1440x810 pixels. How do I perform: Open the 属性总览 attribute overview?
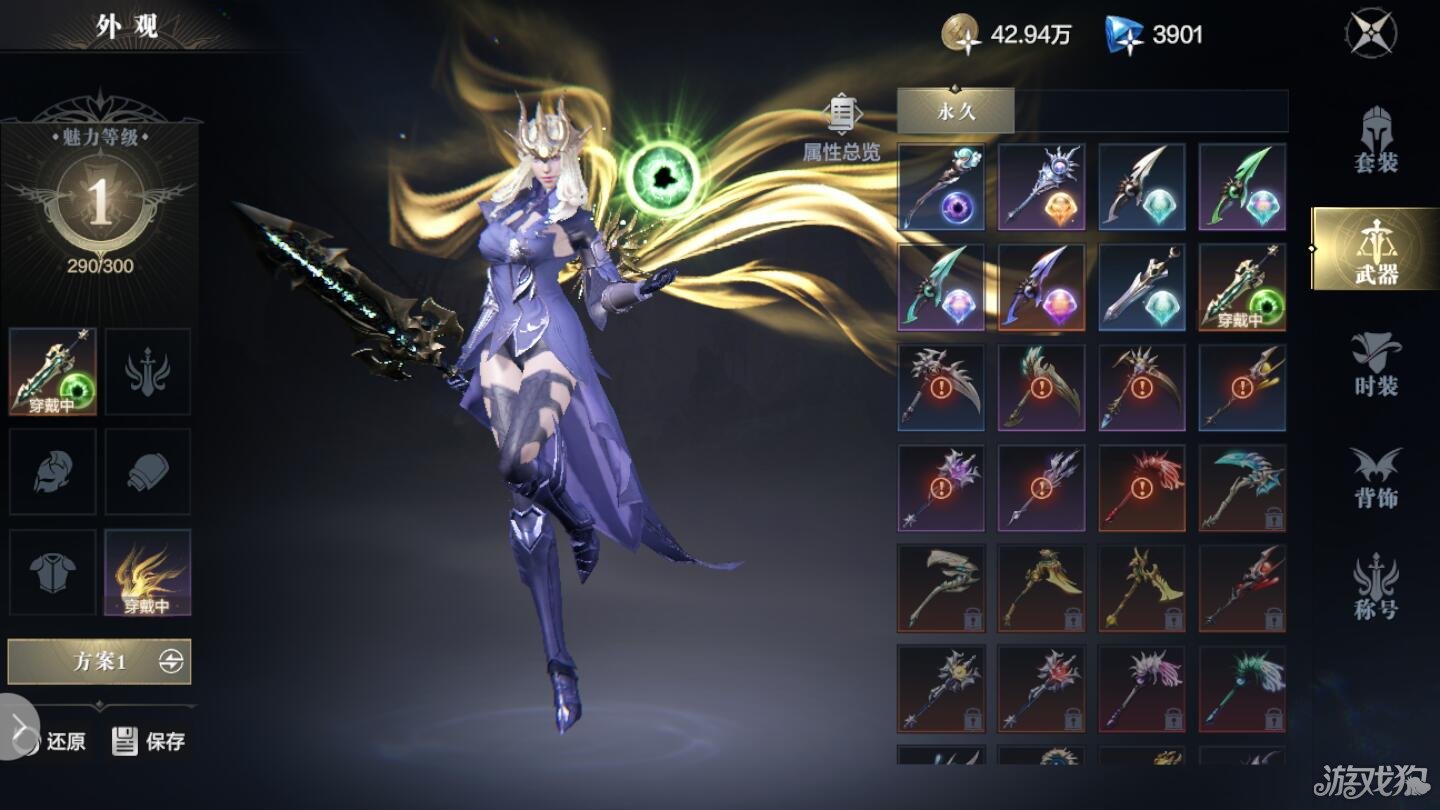tap(842, 130)
